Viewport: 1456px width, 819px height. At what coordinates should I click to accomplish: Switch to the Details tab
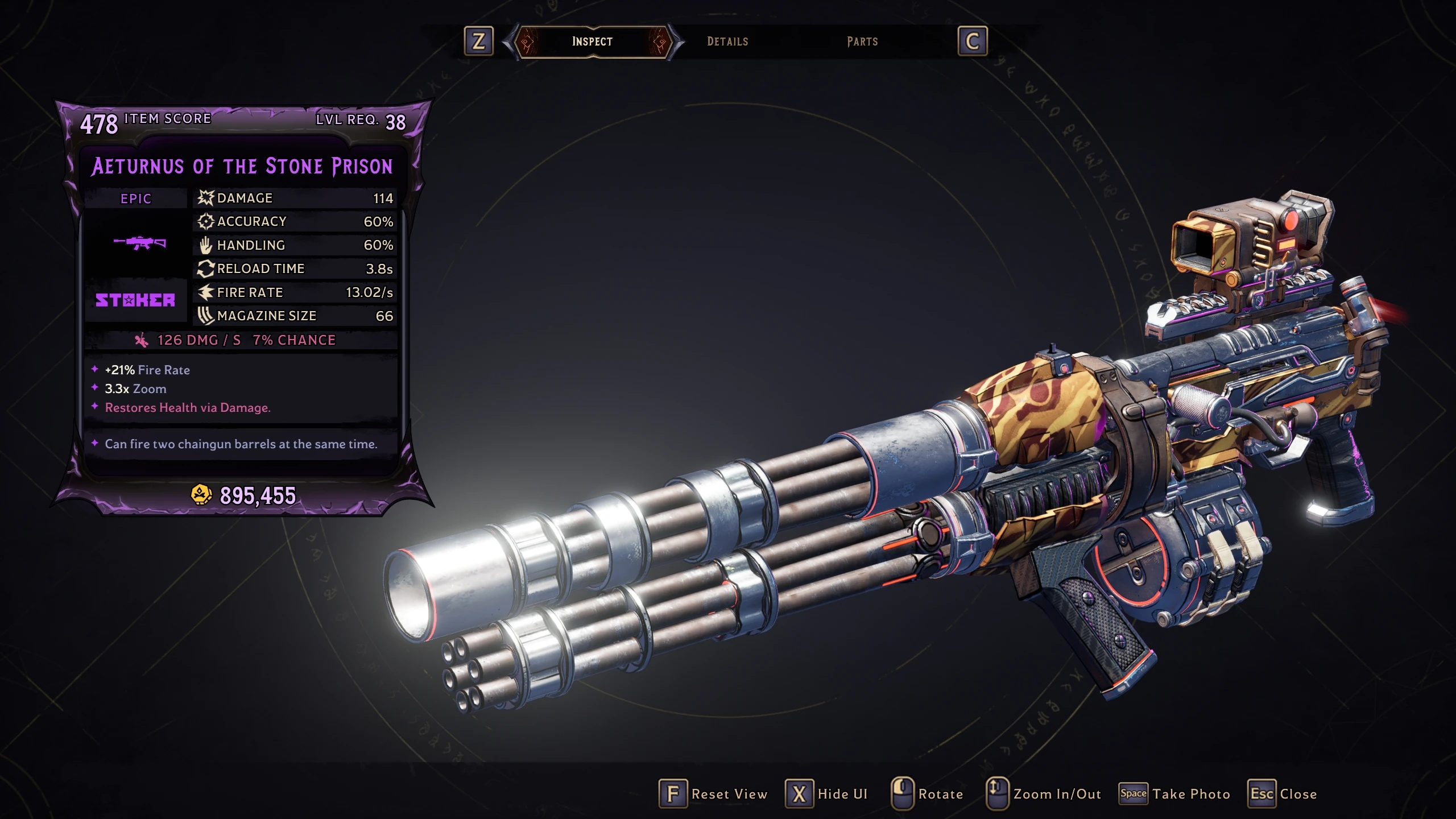(x=727, y=42)
